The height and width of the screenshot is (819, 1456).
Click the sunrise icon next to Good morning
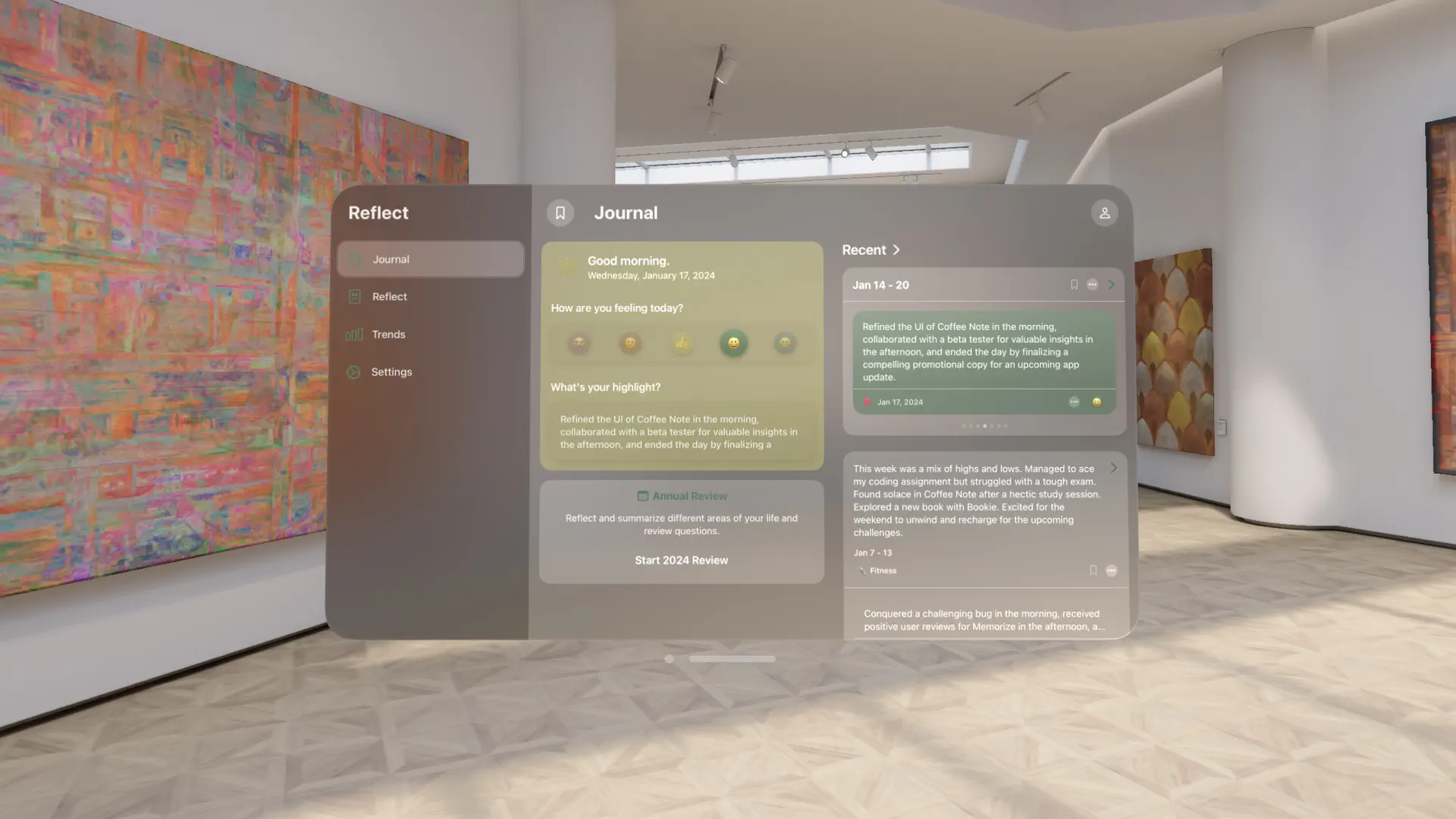[566, 267]
